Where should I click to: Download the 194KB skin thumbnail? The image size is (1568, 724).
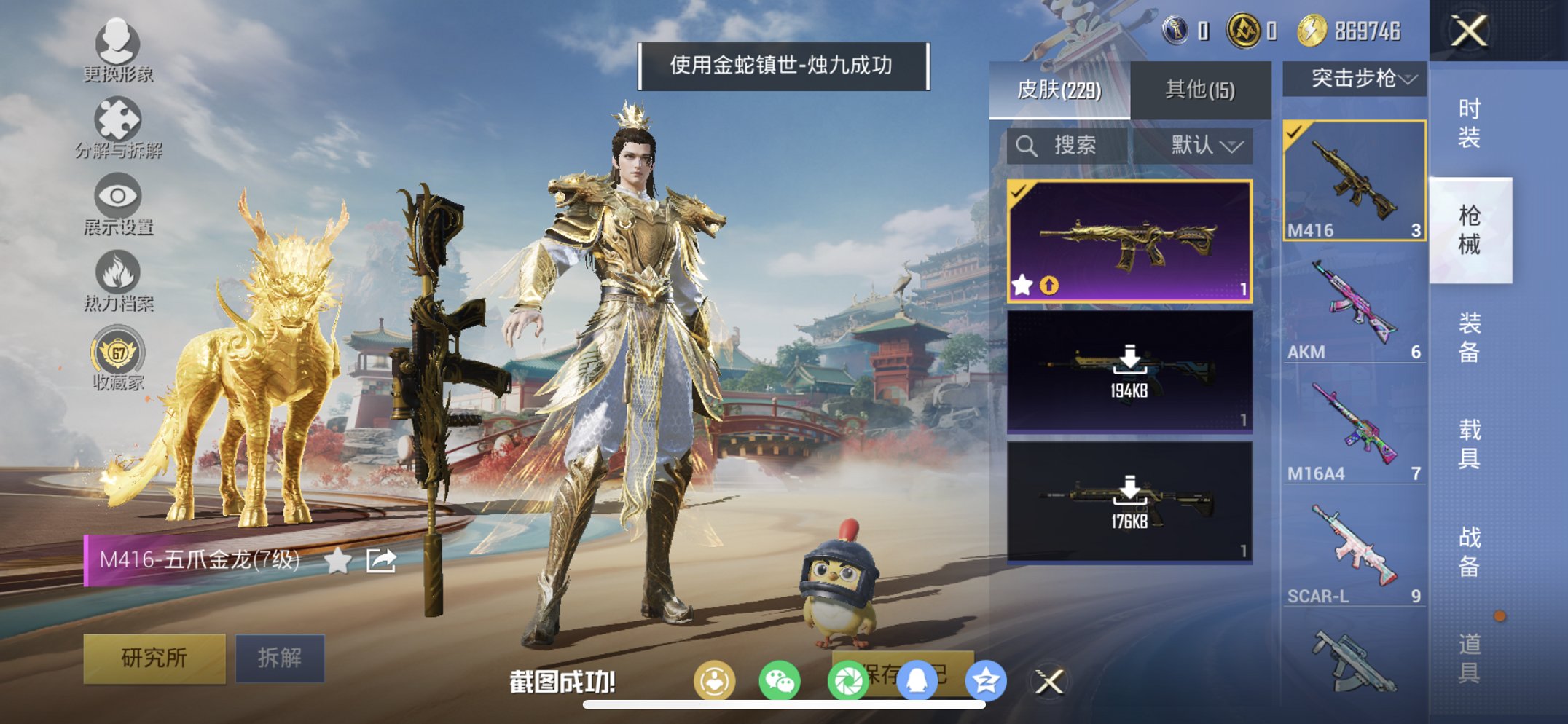[x=1129, y=361]
